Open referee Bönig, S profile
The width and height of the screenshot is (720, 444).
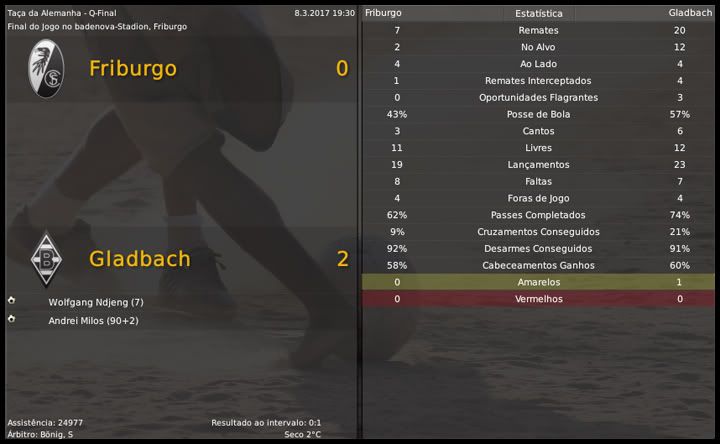(55, 434)
